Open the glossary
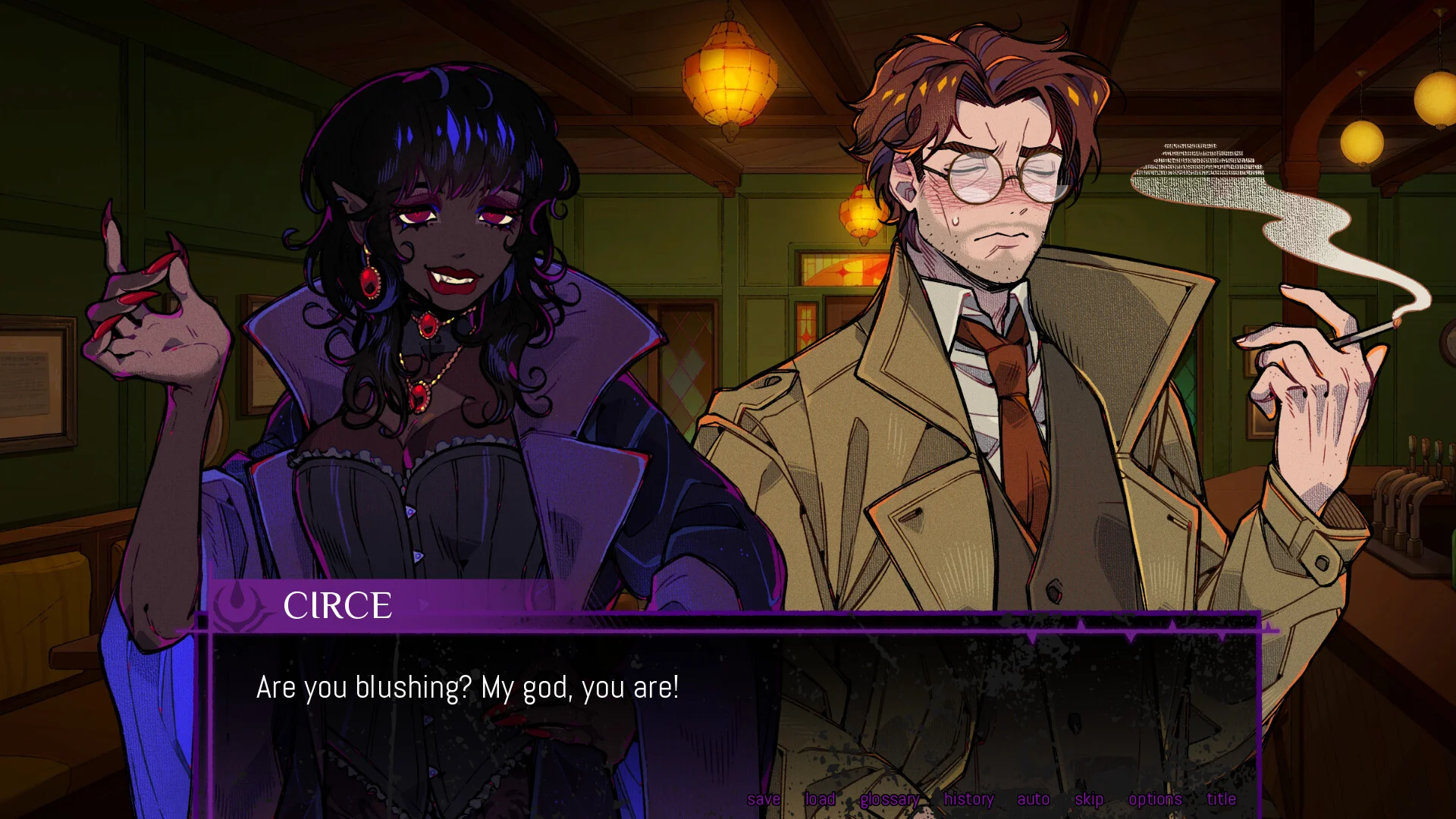Screen dimensions: 1456x819 click(891, 799)
